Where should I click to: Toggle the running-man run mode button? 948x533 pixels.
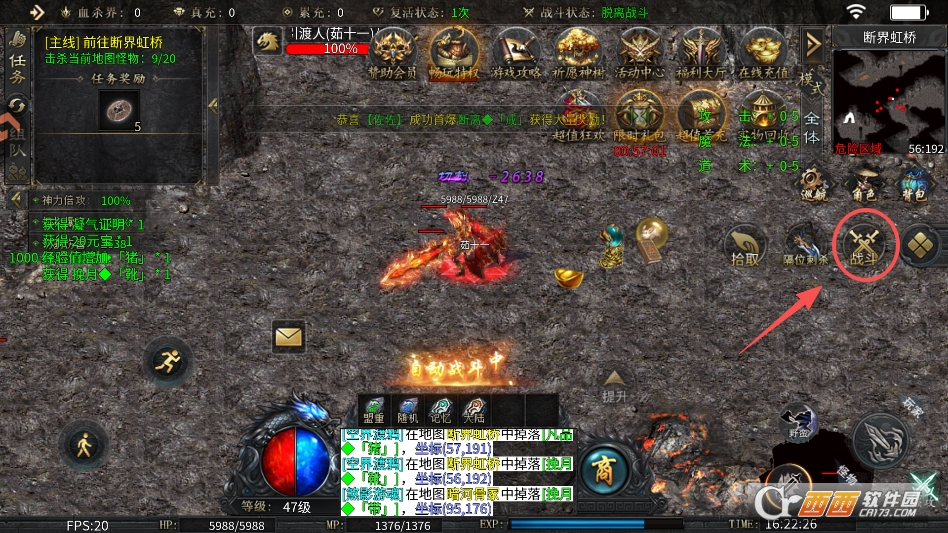pyautogui.click(x=167, y=361)
